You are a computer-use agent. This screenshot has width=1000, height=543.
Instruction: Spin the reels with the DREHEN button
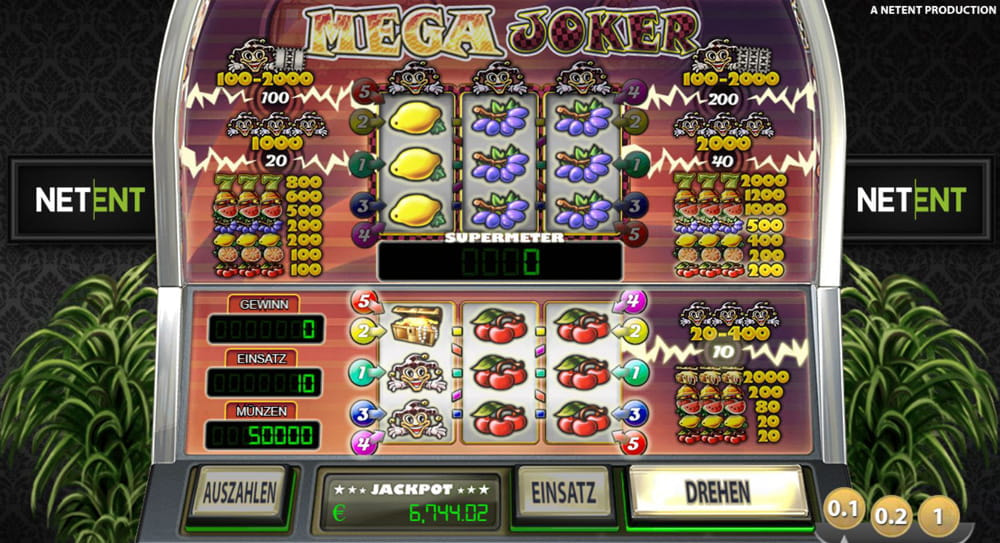718,492
